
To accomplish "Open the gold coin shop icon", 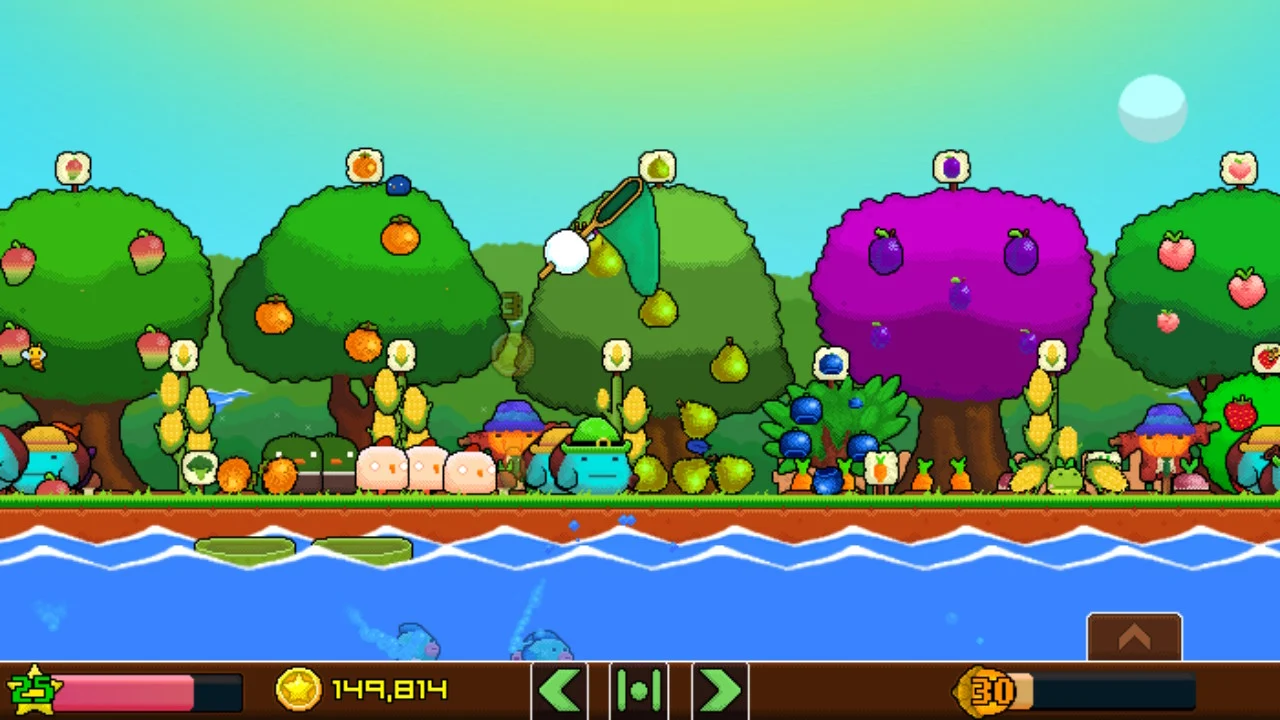I will pyautogui.click(x=298, y=690).
